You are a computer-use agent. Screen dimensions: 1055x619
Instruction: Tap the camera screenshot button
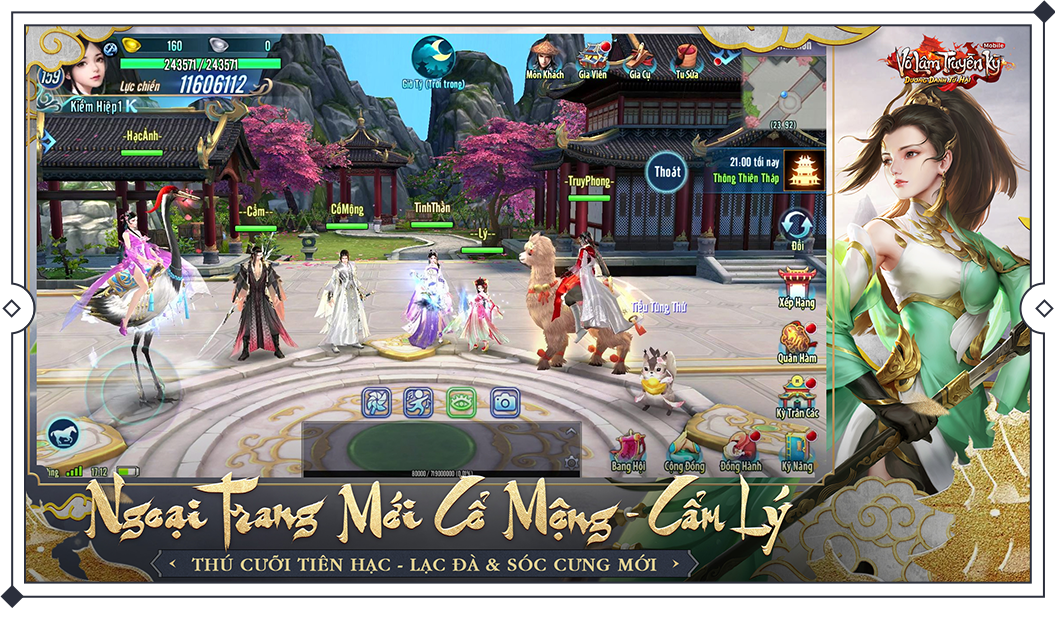pos(505,402)
